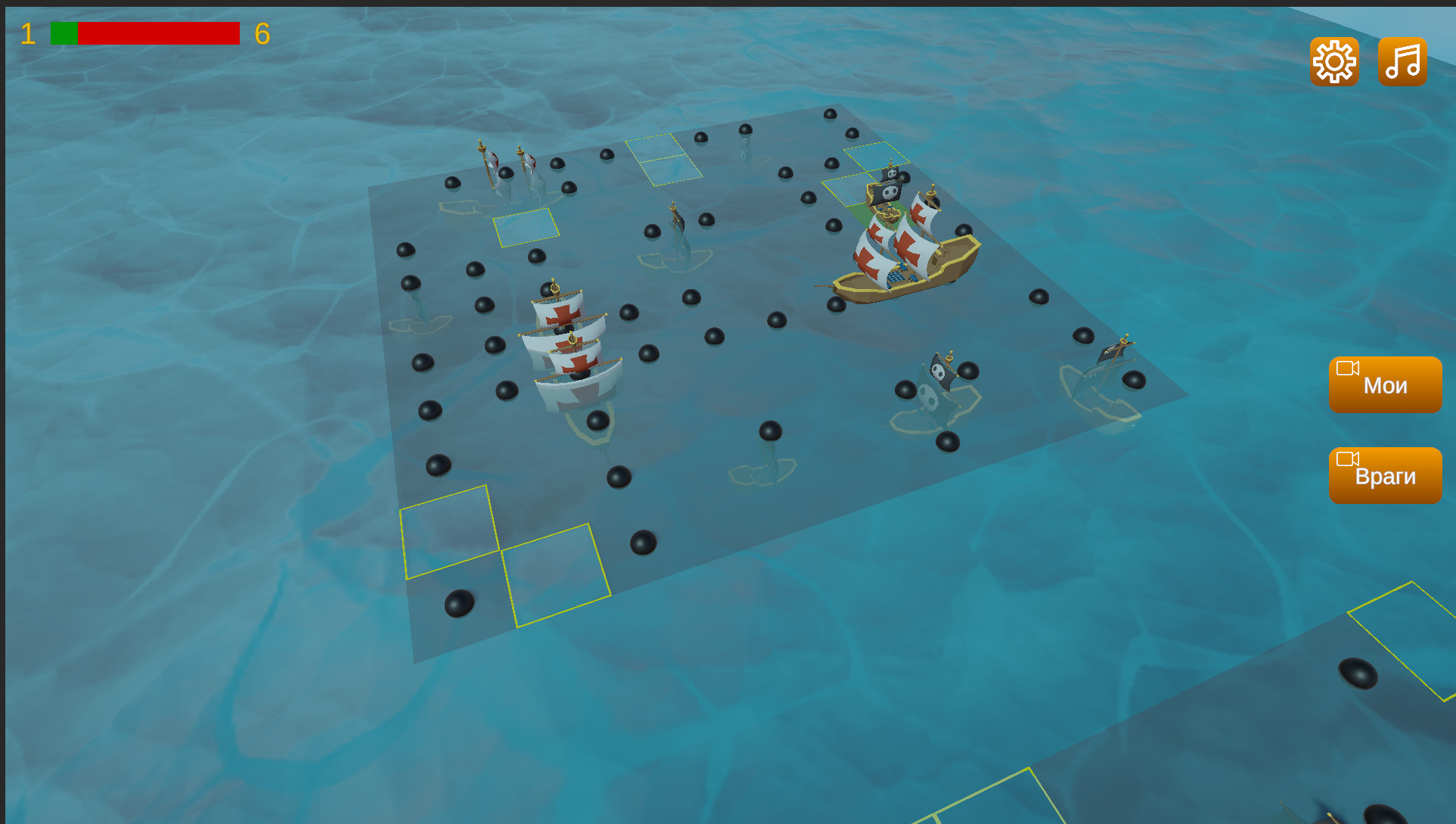Click the camera icon on the Мои button
Image resolution: width=1456 pixels, height=824 pixels.
1348,368
